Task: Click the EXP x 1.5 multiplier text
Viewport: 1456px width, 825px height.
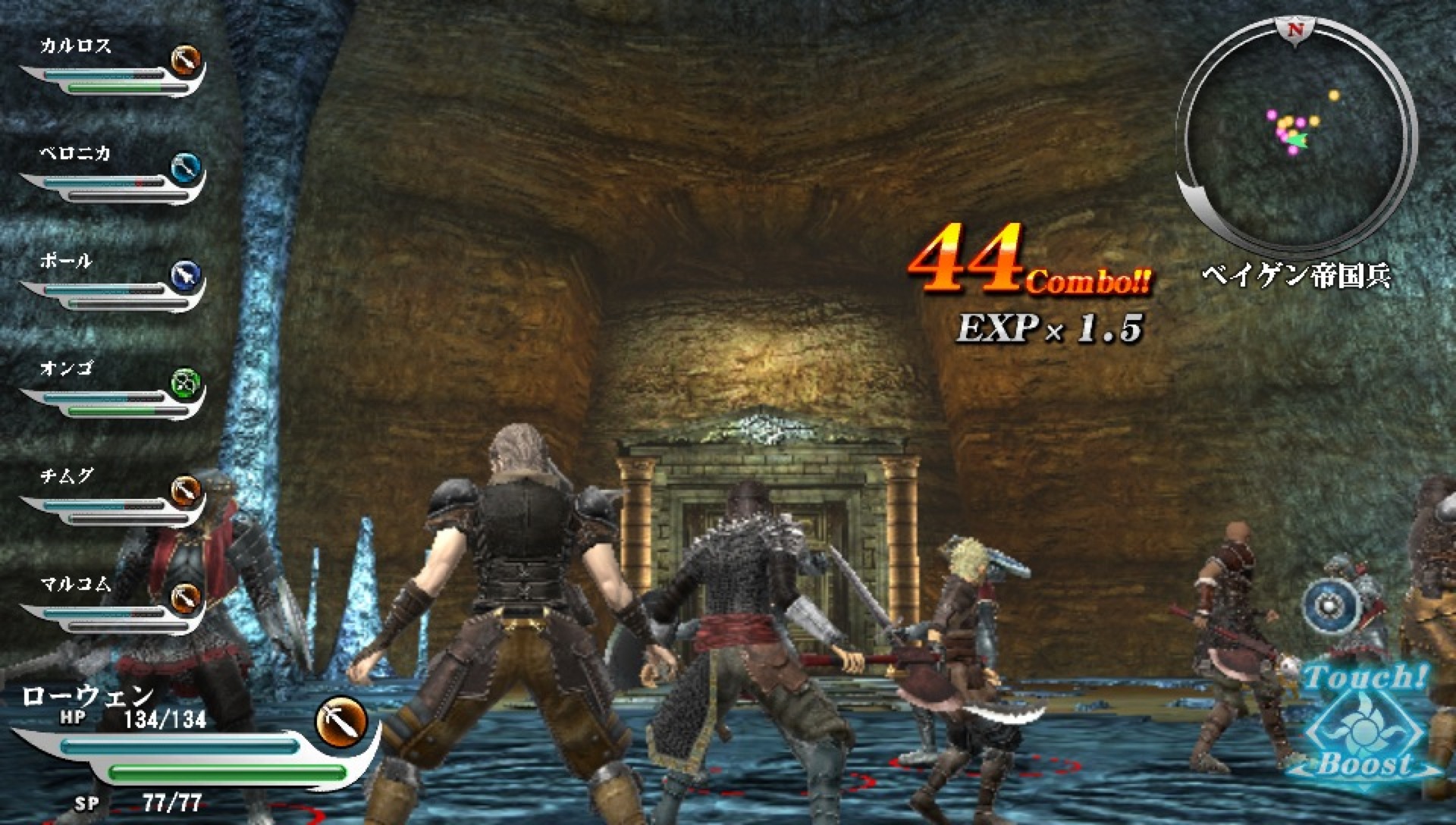Action: coord(1050,328)
